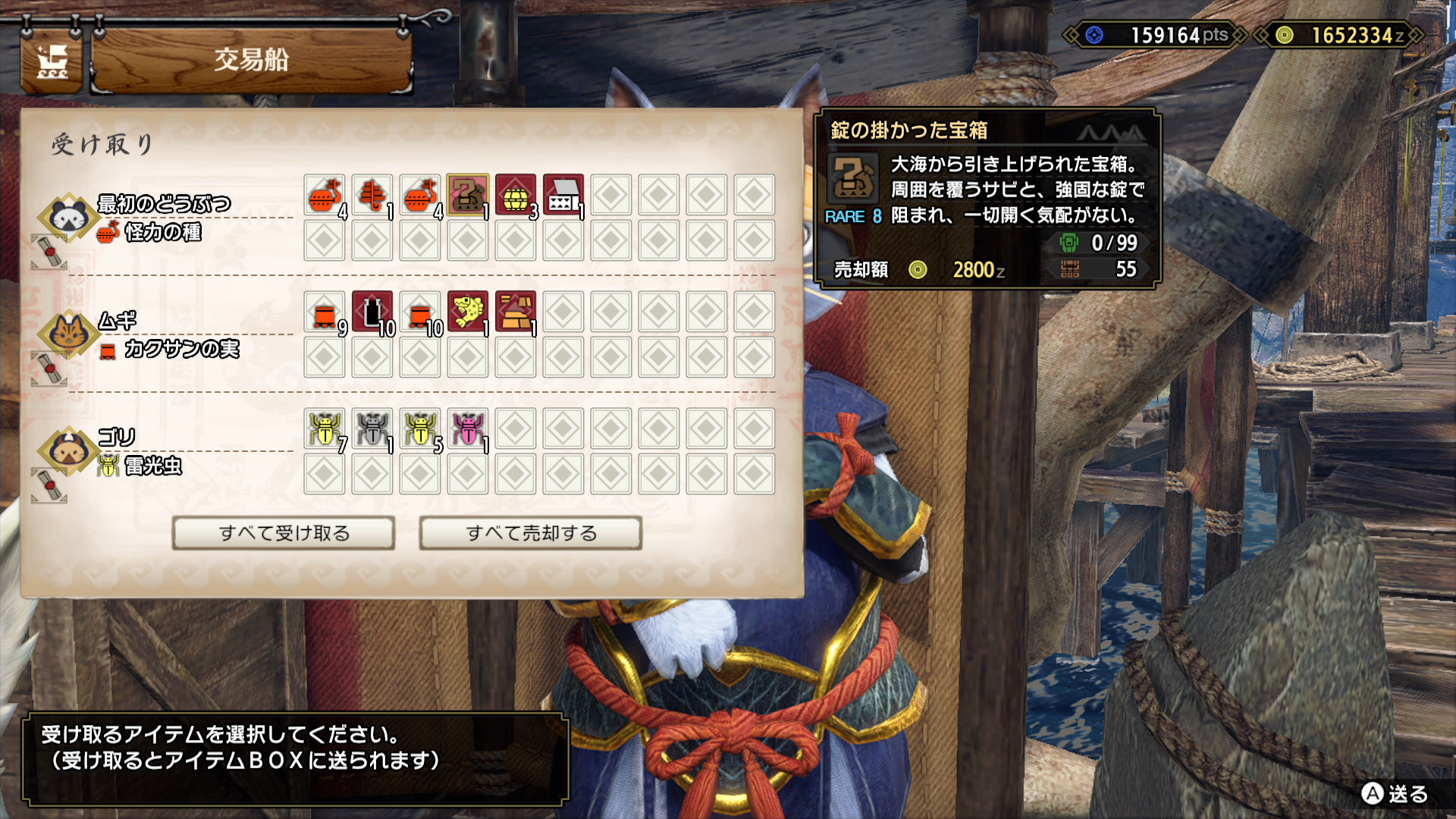Viewport: 1456px width, 819px height.
Task: Select the pink beetle item slot
Action: point(467,429)
